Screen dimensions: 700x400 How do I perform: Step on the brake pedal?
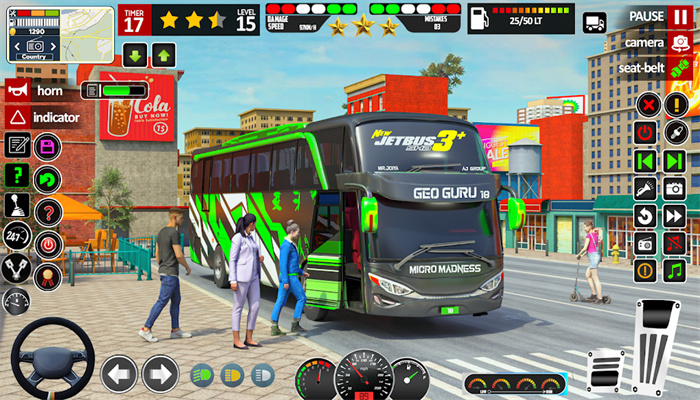[605, 372]
